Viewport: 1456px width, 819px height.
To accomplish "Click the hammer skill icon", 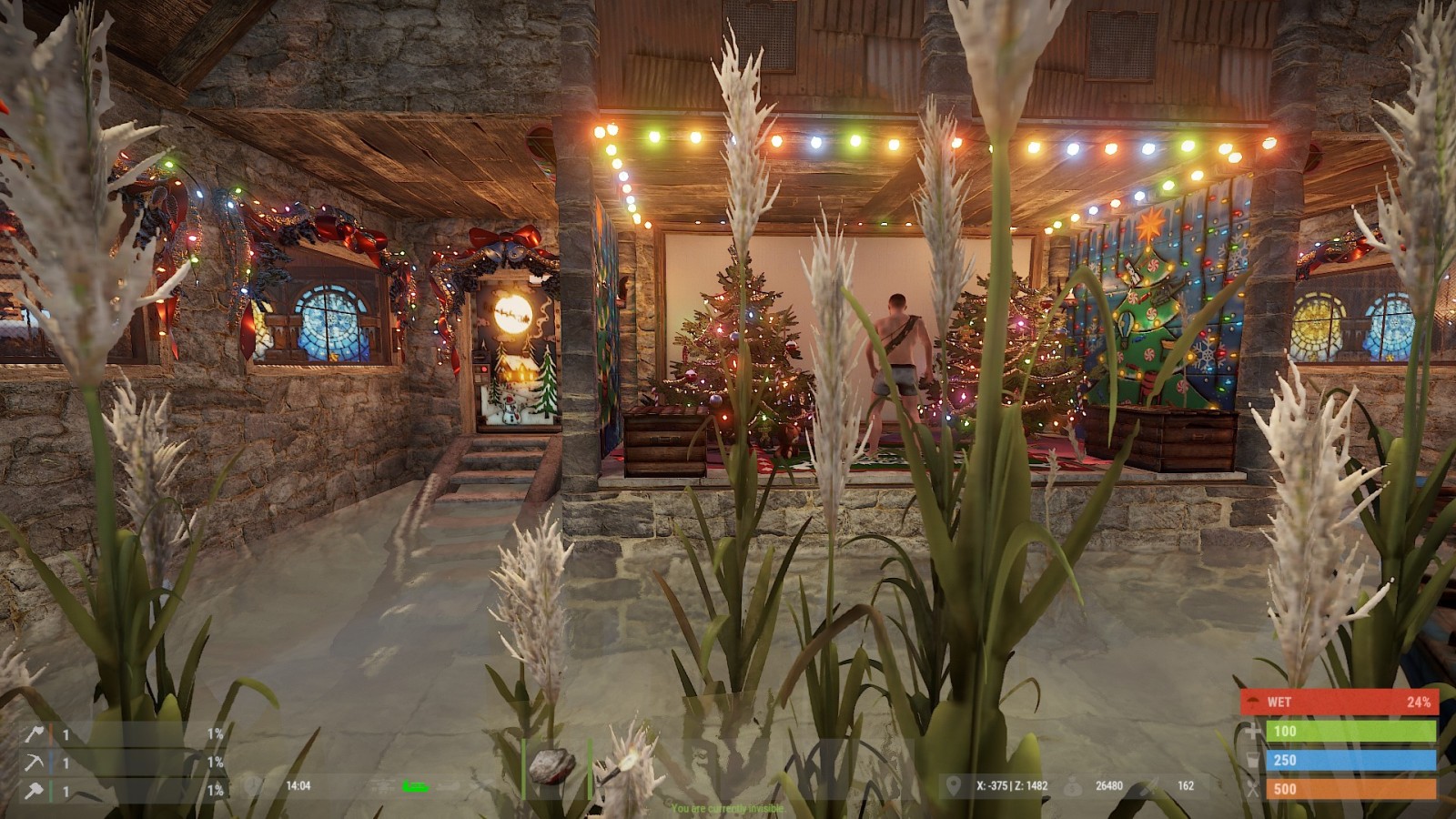I will point(35,791).
